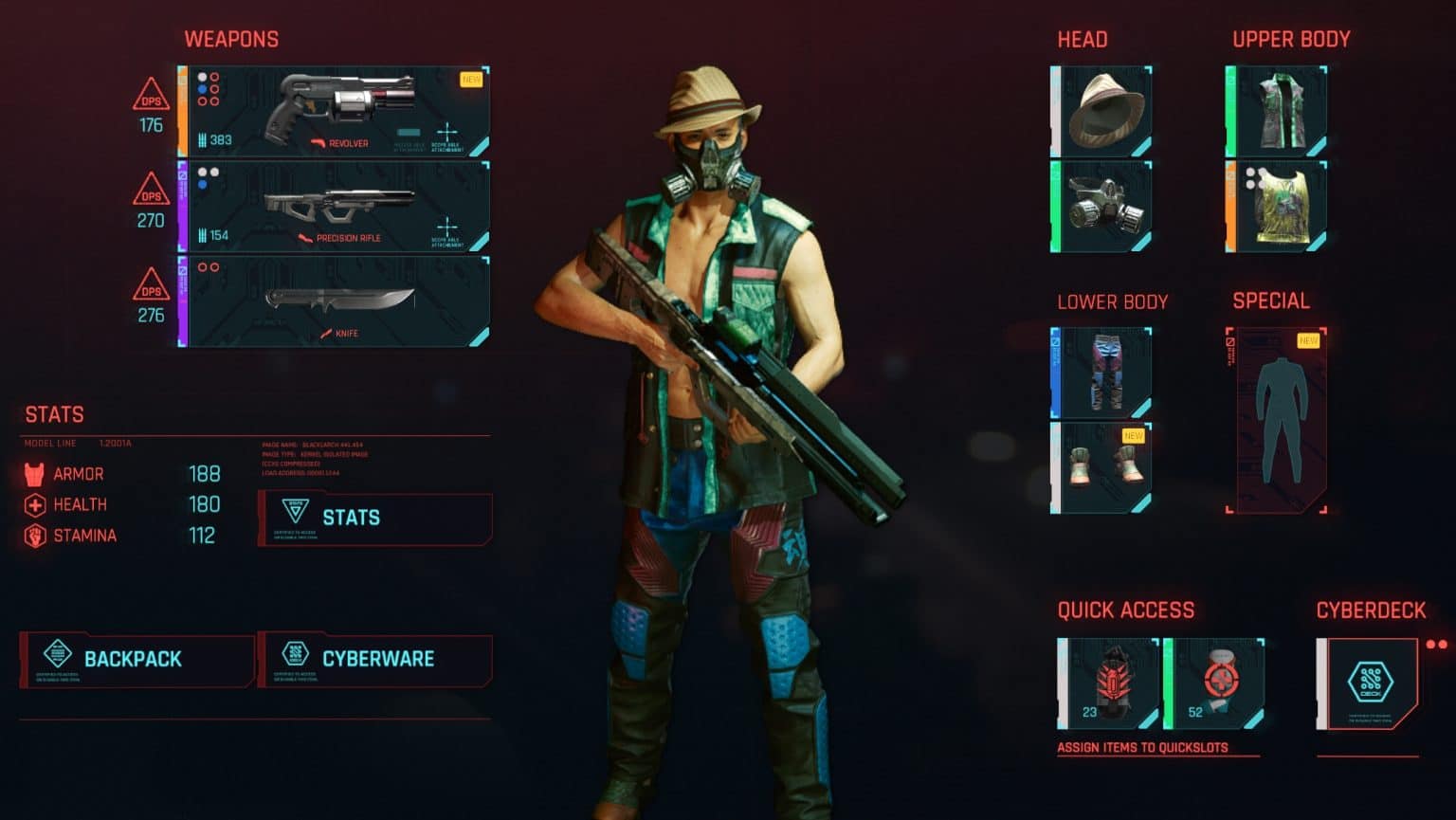Open the empty Special outfit slot
Viewport: 1456px width, 820px height.
point(1279,417)
